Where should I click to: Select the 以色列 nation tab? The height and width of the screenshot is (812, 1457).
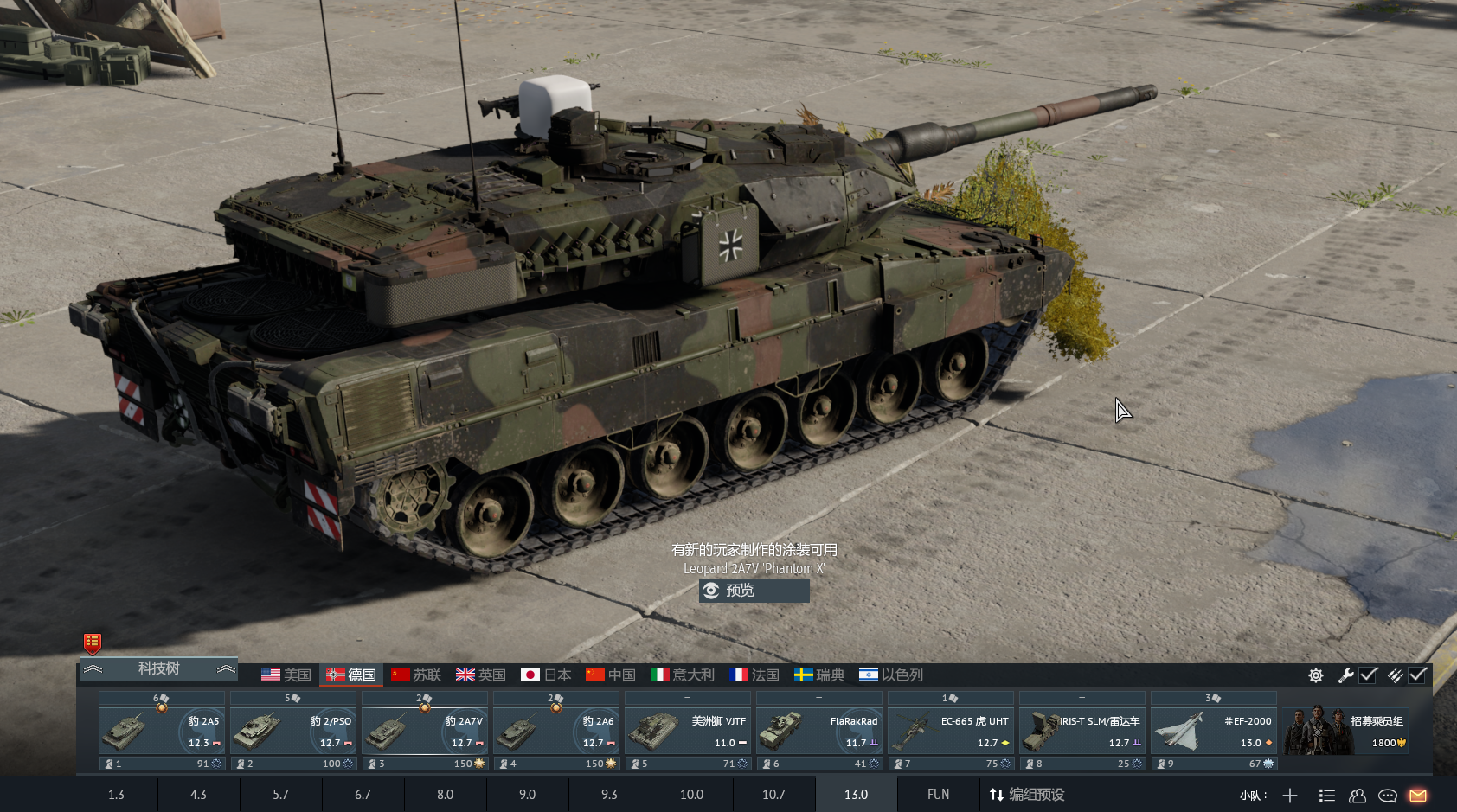(891, 675)
